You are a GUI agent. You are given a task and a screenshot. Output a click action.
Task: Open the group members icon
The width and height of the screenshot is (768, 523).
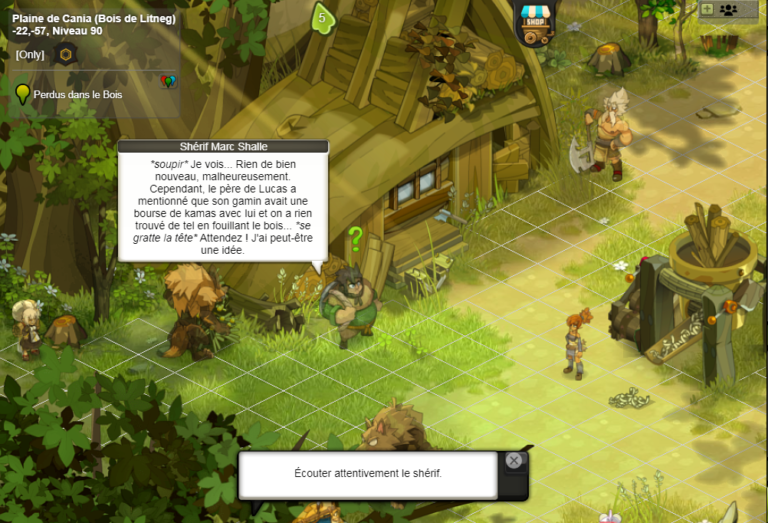(x=728, y=9)
